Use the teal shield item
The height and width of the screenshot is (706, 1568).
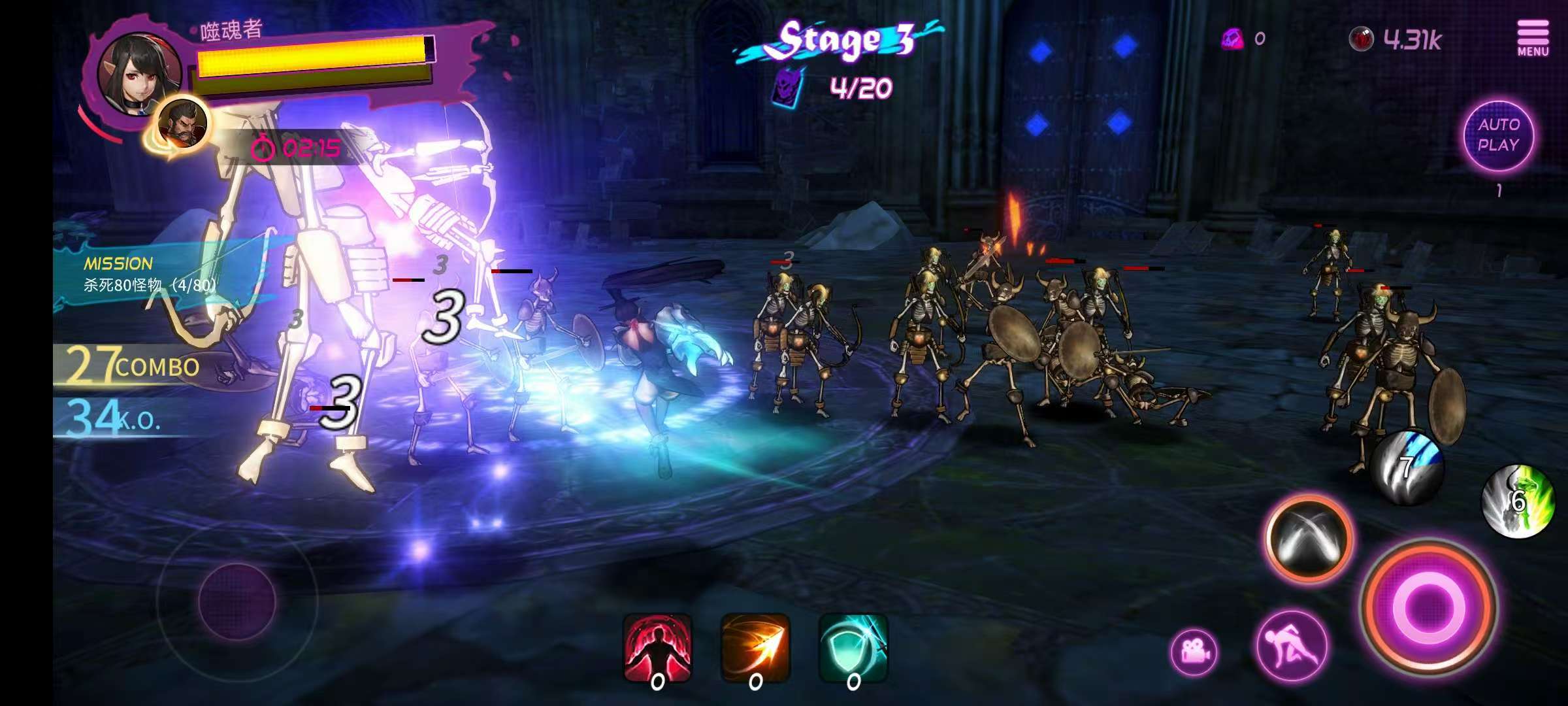click(x=853, y=648)
